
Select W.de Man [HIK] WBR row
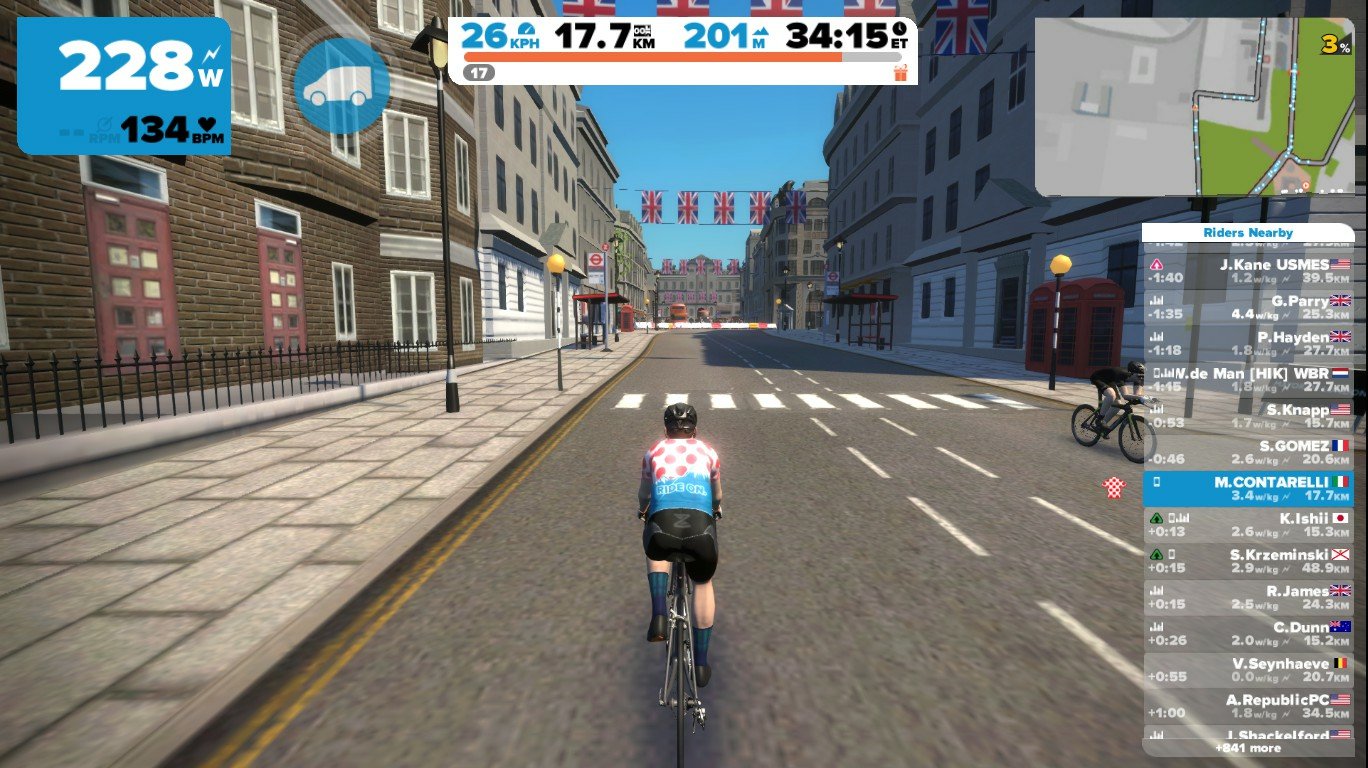pyautogui.click(x=1248, y=380)
